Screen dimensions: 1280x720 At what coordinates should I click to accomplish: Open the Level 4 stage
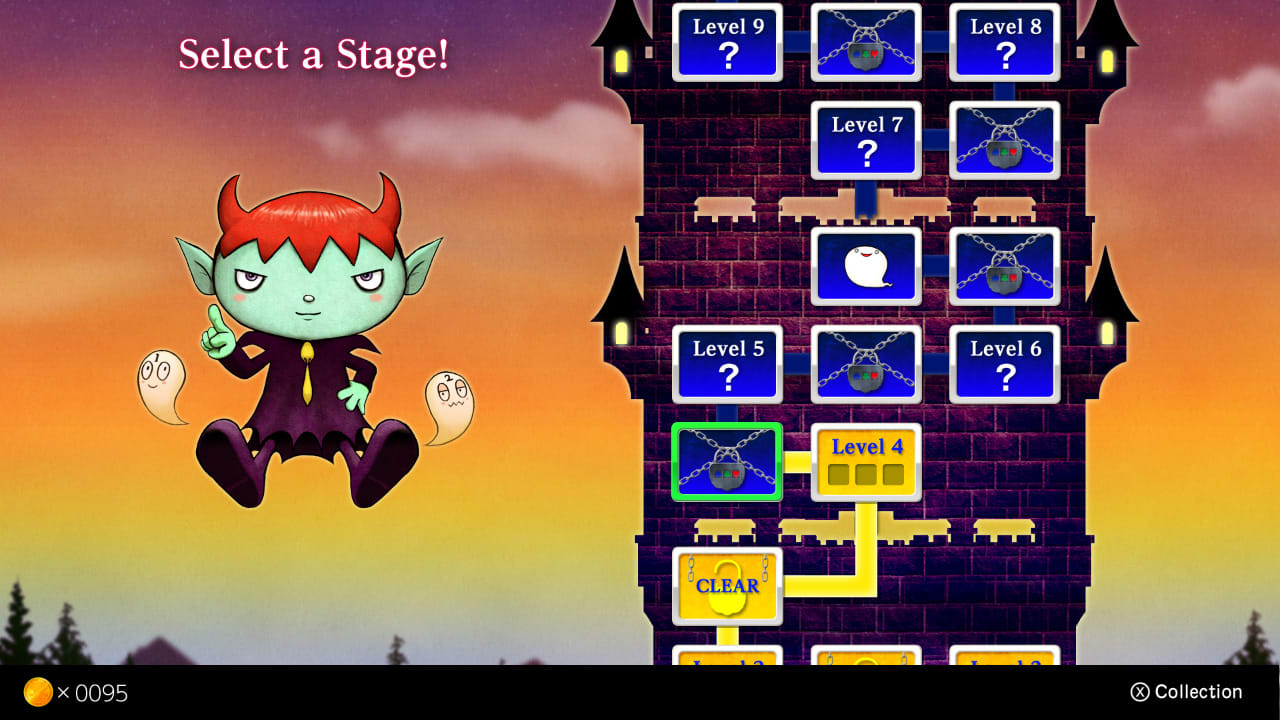coord(866,461)
